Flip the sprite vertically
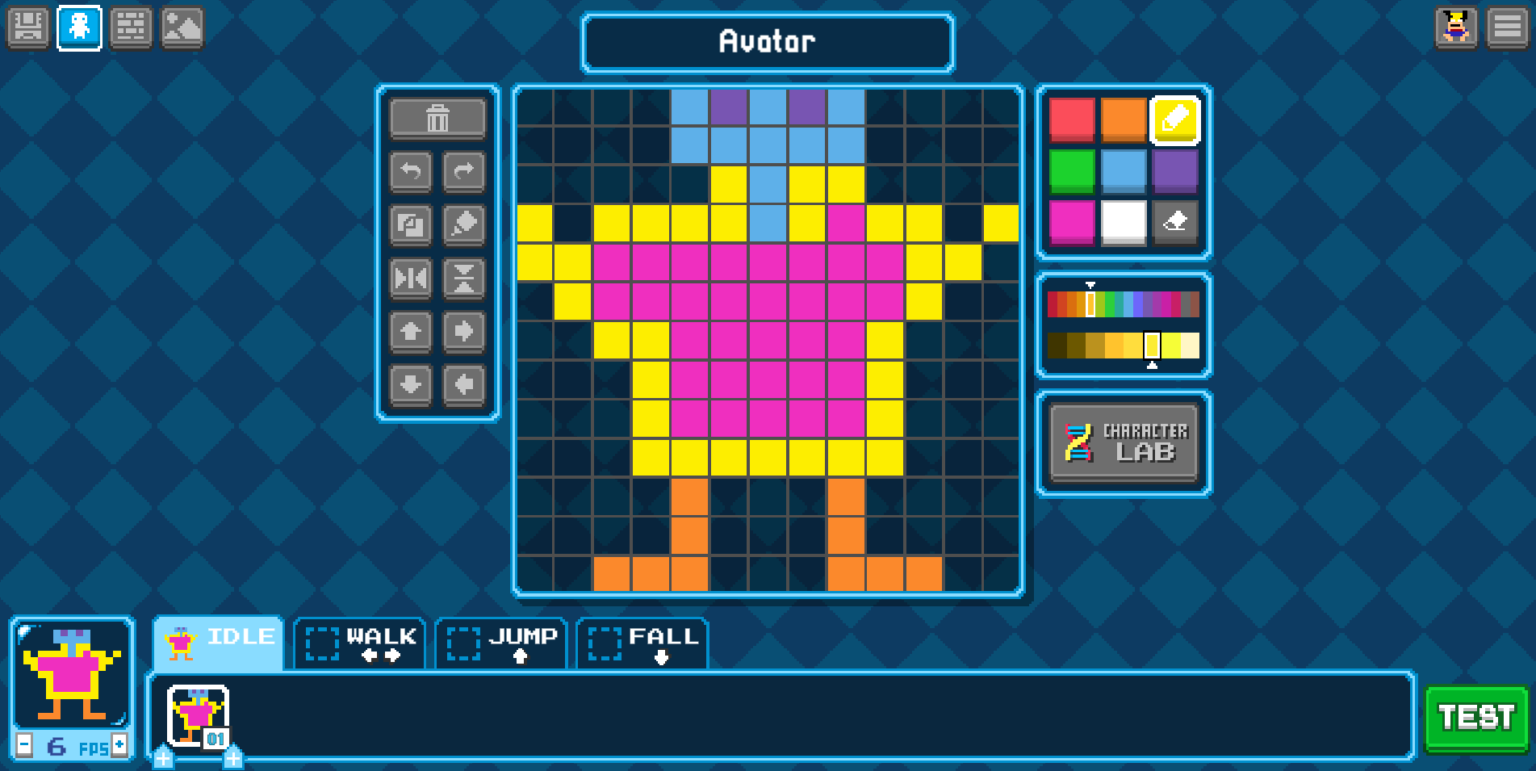Viewport: 1536px width, 771px height. click(462, 279)
